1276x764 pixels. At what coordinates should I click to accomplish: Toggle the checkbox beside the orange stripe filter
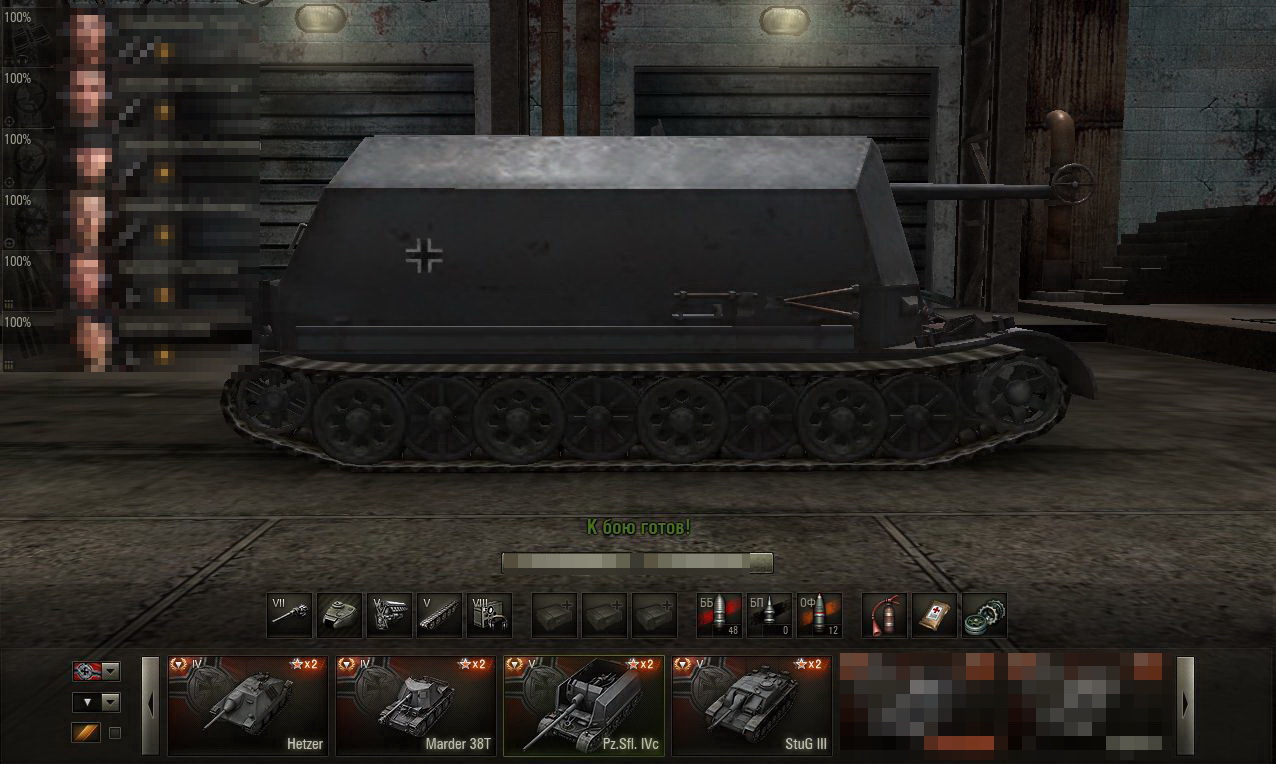point(115,733)
